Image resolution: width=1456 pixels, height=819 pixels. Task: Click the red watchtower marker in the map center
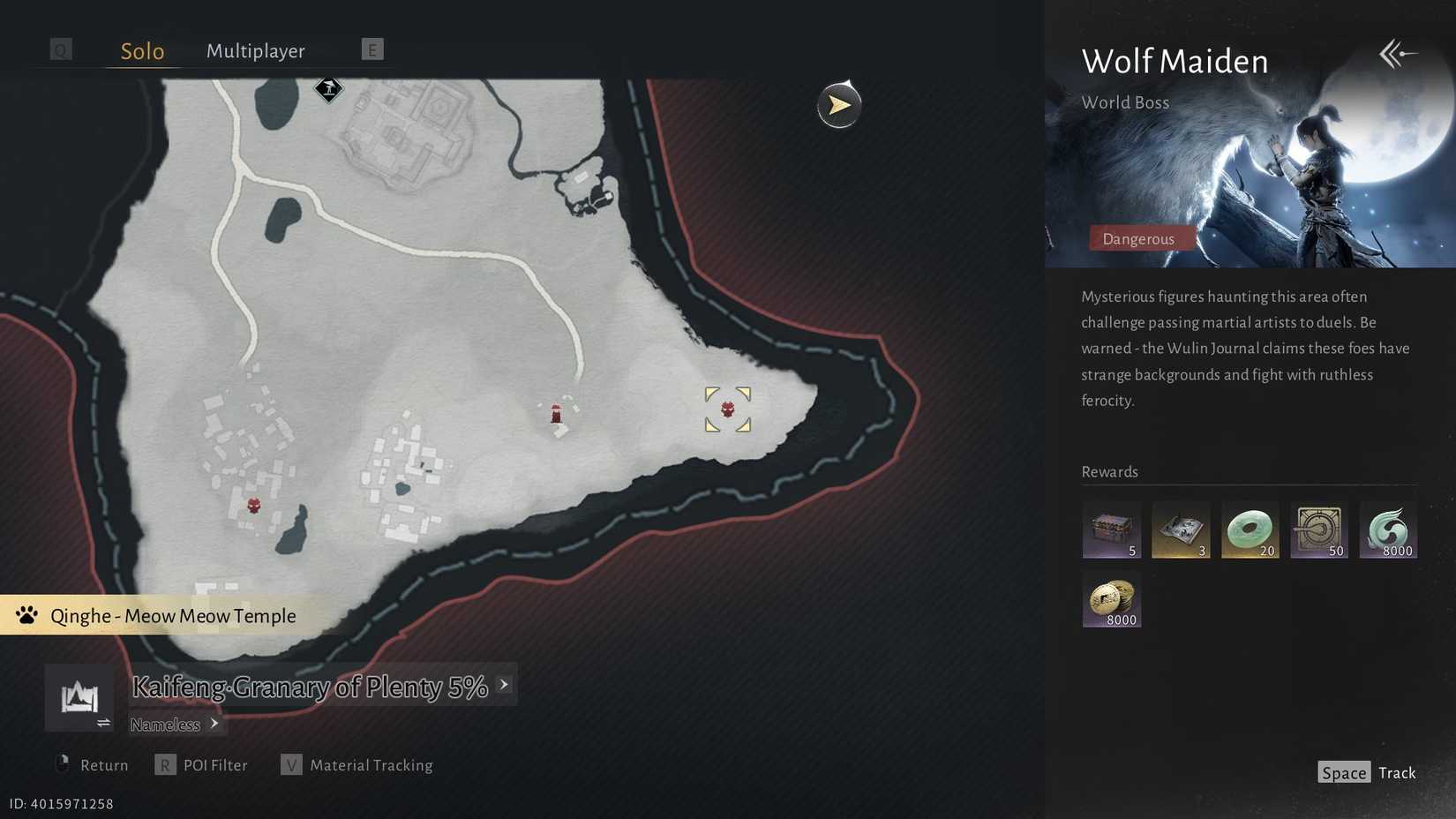coord(556,413)
